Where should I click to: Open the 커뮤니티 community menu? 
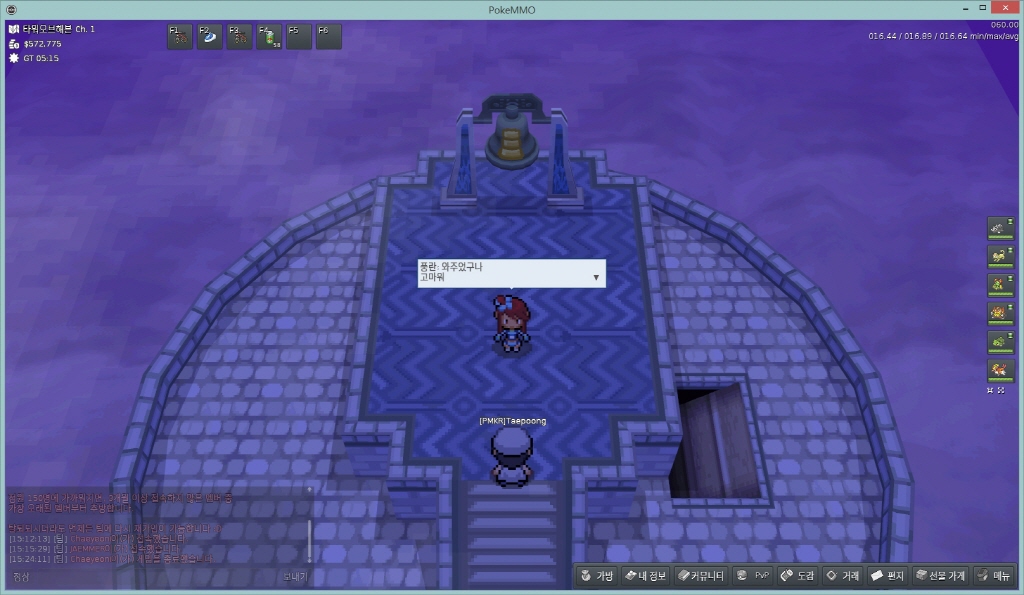point(699,576)
